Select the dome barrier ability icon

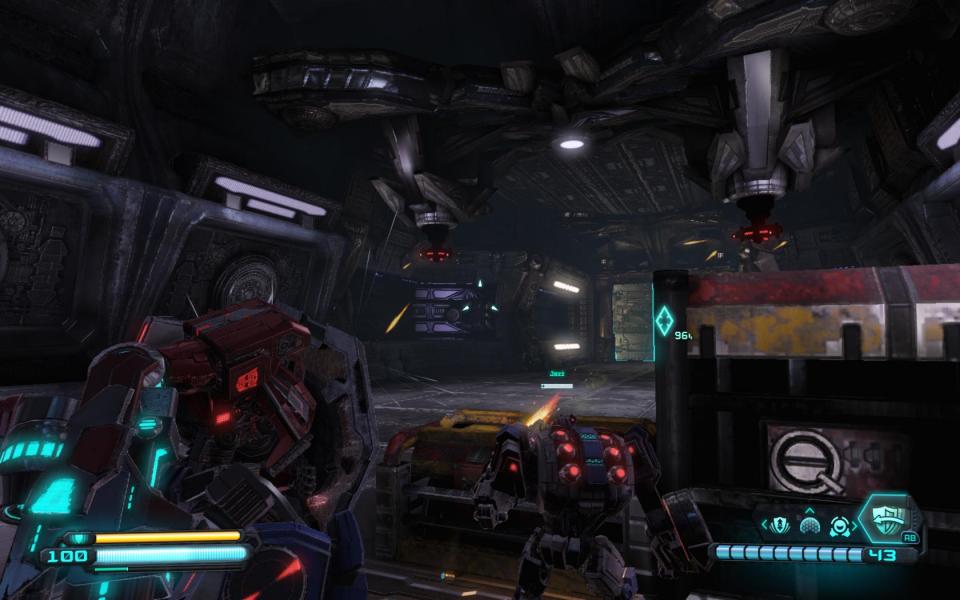pos(810,526)
